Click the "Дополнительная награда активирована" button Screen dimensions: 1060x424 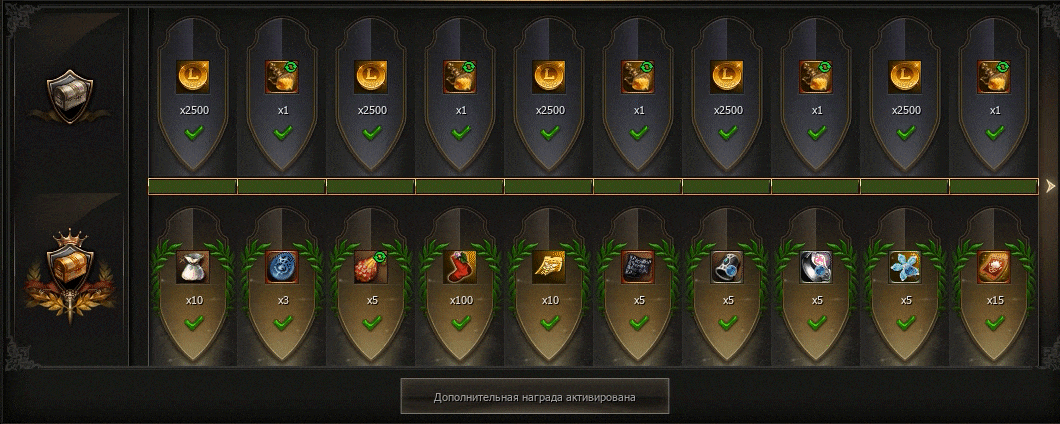(x=534, y=397)
